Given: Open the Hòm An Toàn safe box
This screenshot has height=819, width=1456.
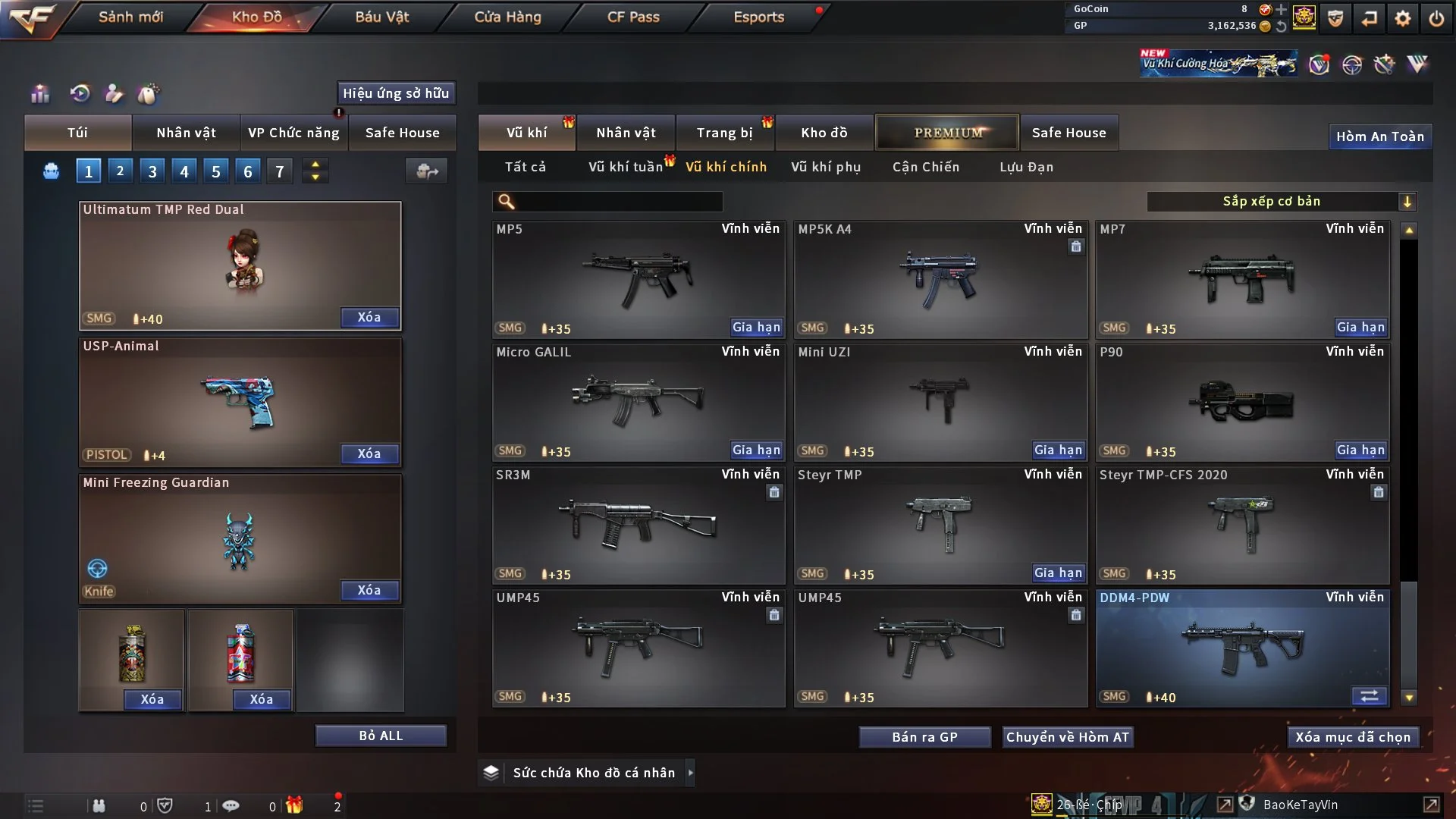Looking at the screenshot, I should (x=1379, y=136).
